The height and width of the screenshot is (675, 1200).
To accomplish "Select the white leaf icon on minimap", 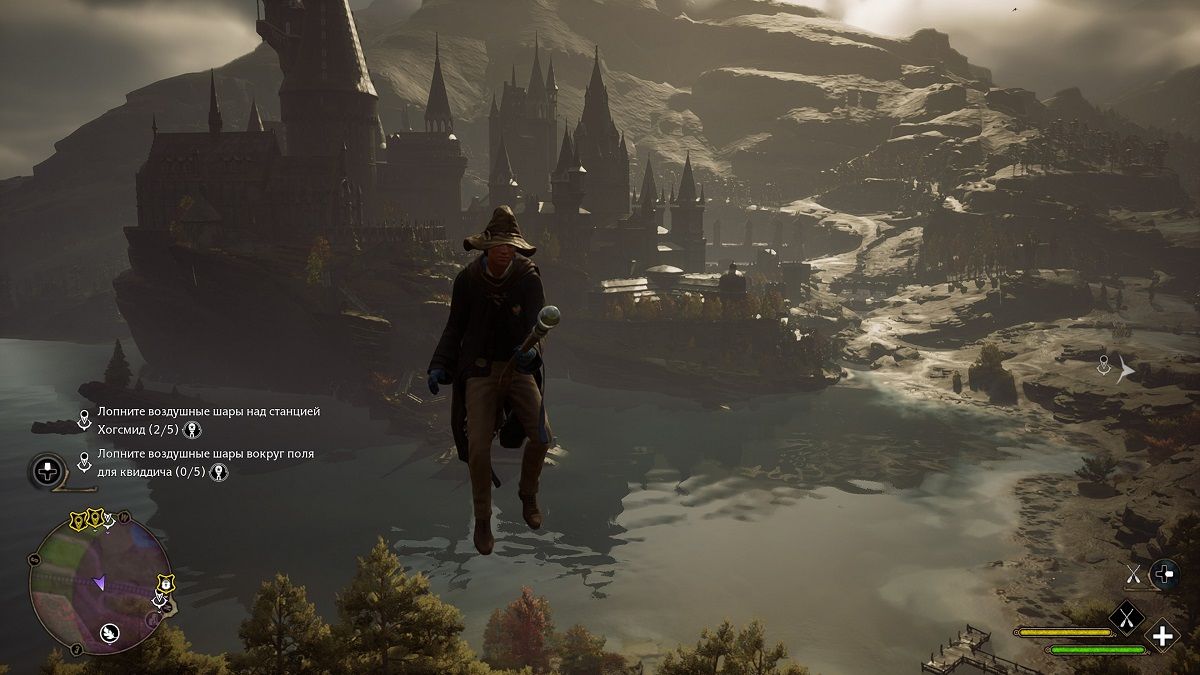I will [110, 632].
